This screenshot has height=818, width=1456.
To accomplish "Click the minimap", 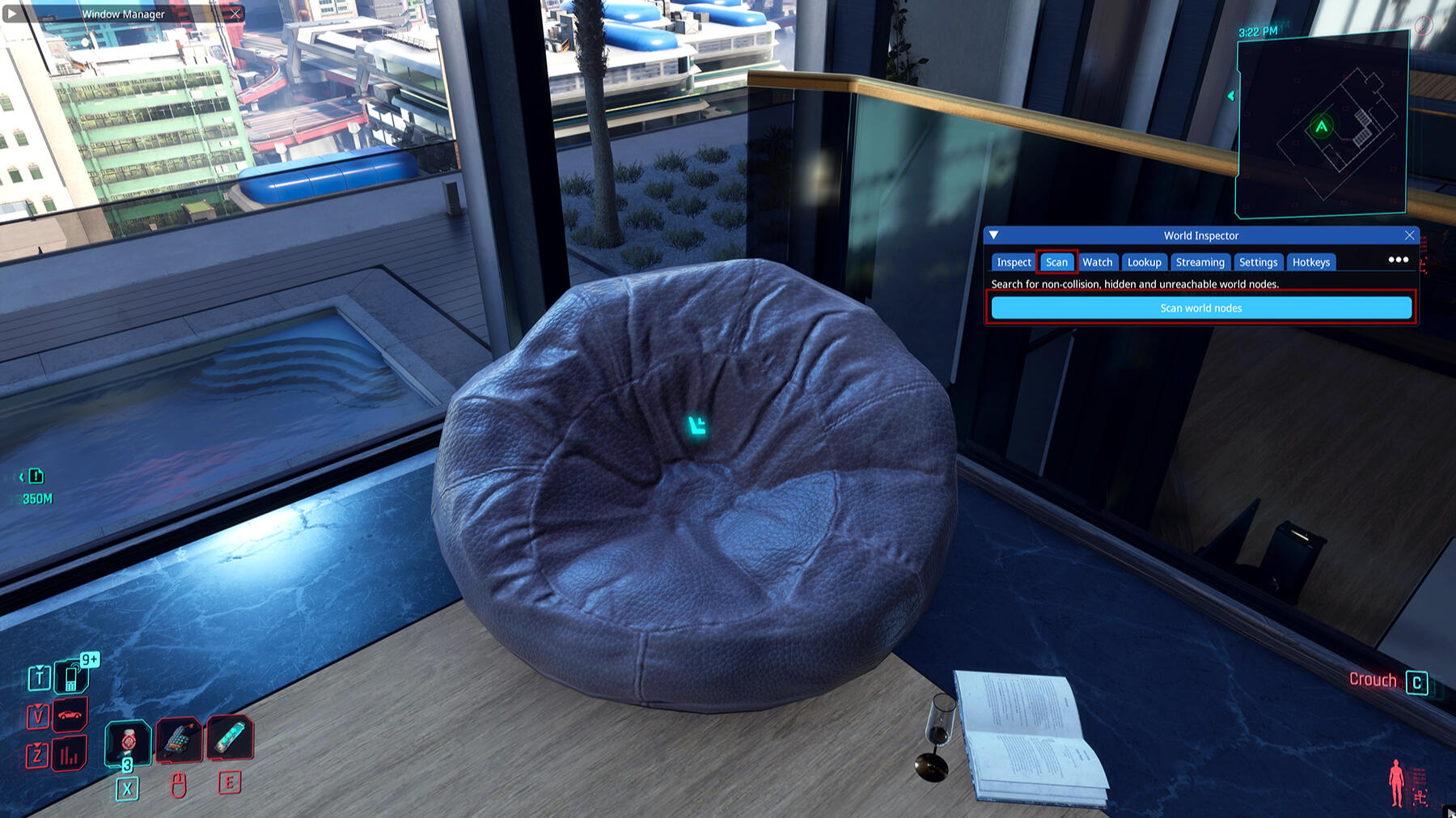I will (1323, 125).
